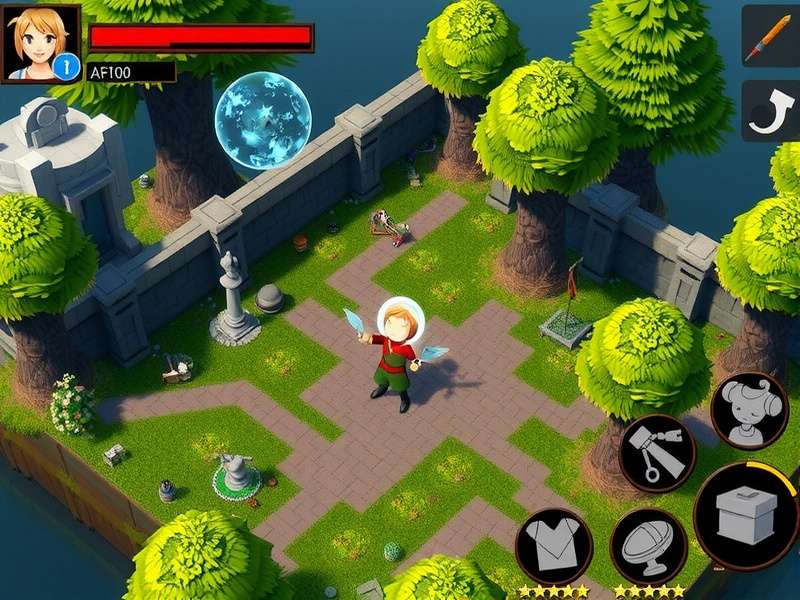Select the orange pen tool button
The width and height of the screenshot is (800, 600).
[771, 35]
